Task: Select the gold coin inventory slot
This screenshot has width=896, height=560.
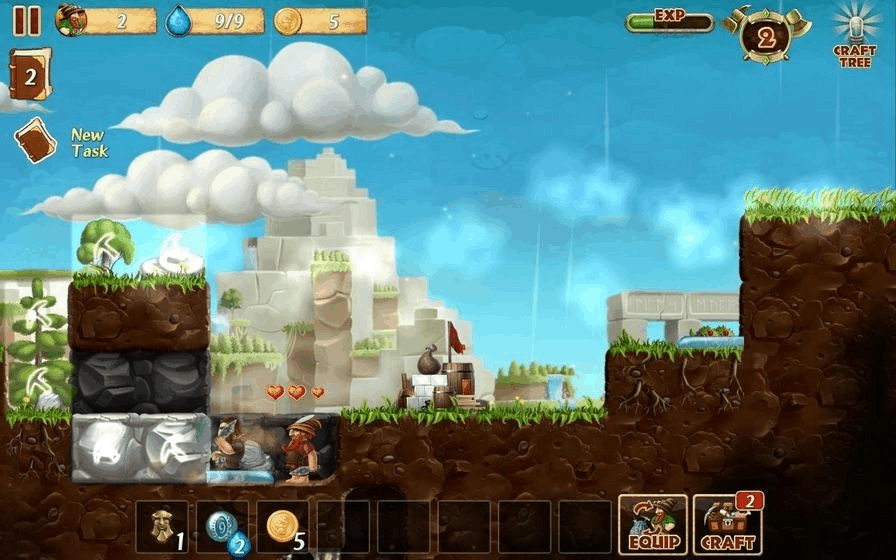Action: point(282,526)
